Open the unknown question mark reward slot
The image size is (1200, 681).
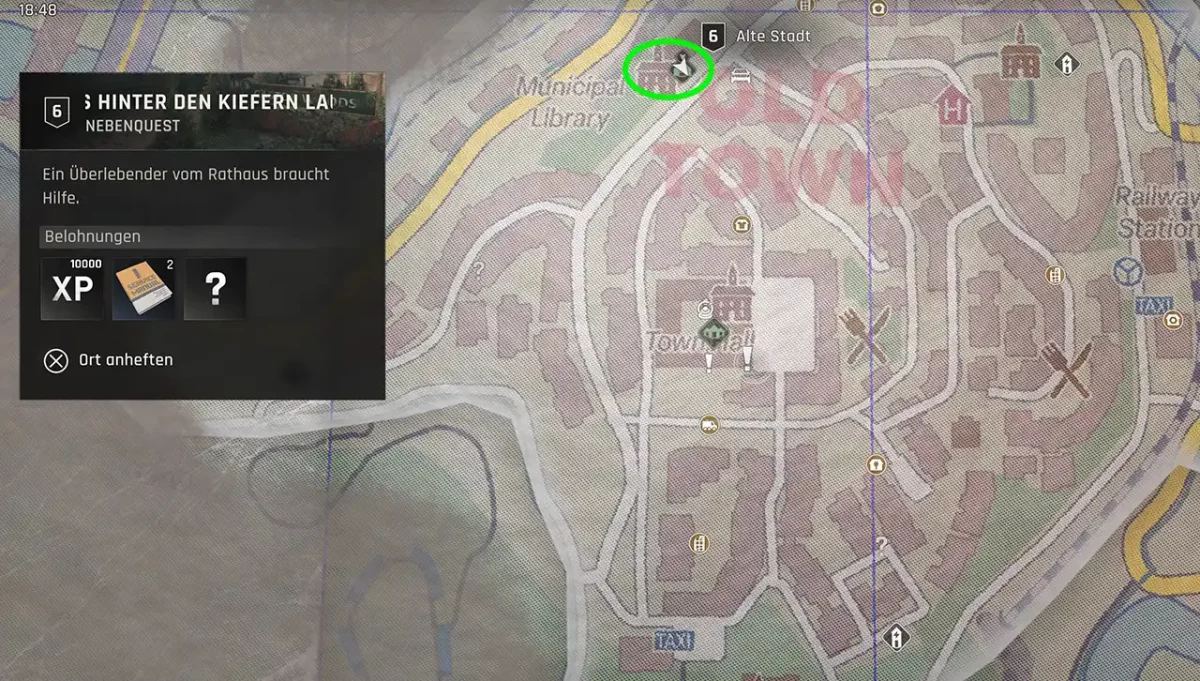(215, 289)
